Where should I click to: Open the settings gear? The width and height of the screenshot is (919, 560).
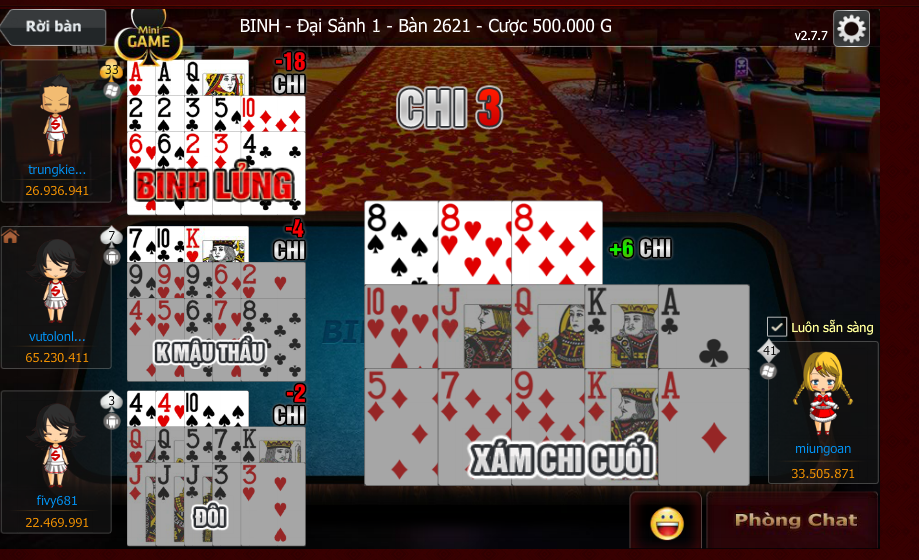click(x=850, y=29)
